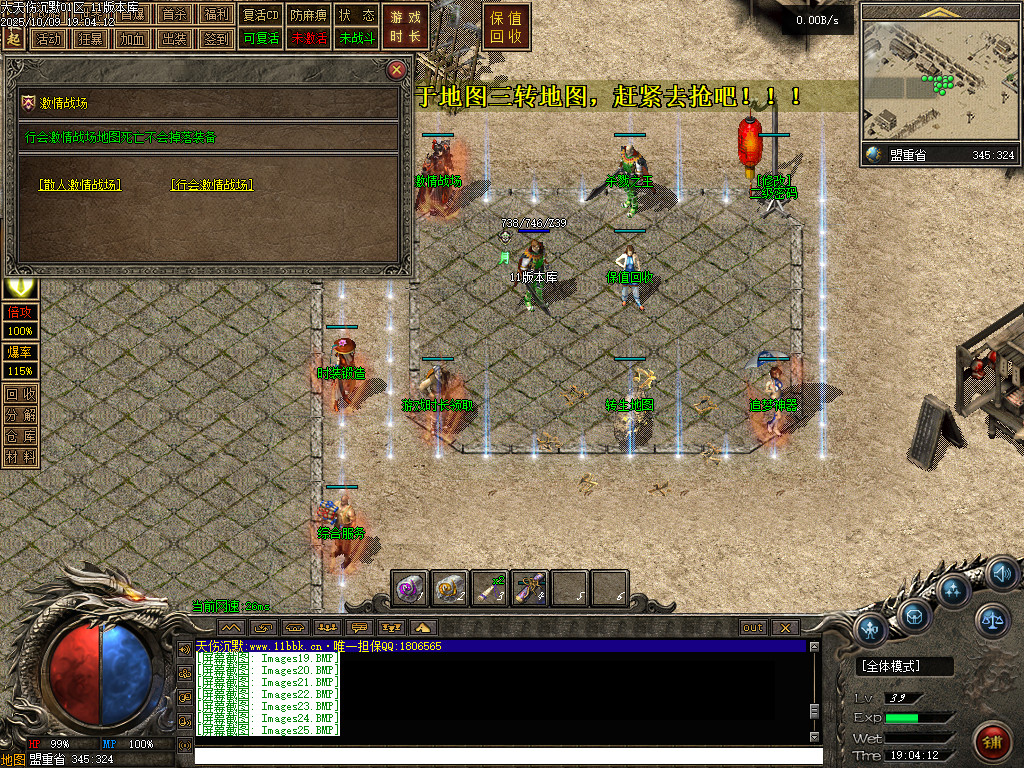Image resolution: width=1024 pixels, height=768 pixels.
Task: Open the 首杀 first-kill menu
Action: [174, 15]
